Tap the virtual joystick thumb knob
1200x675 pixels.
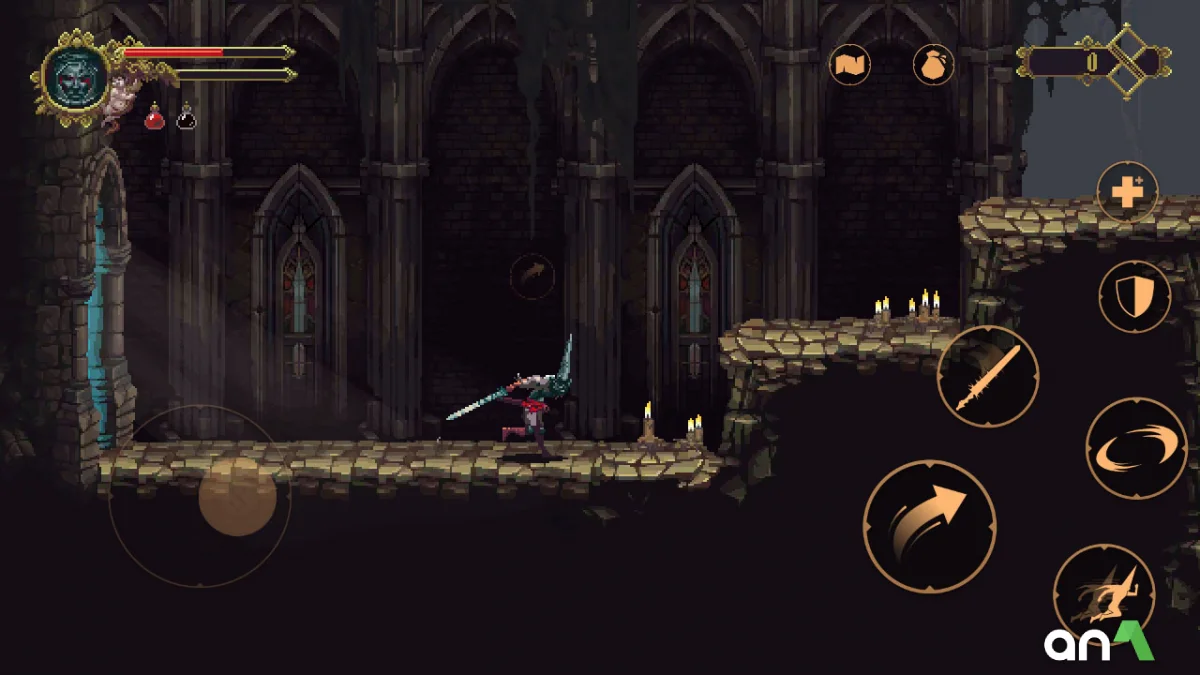[x=237, y=497]
